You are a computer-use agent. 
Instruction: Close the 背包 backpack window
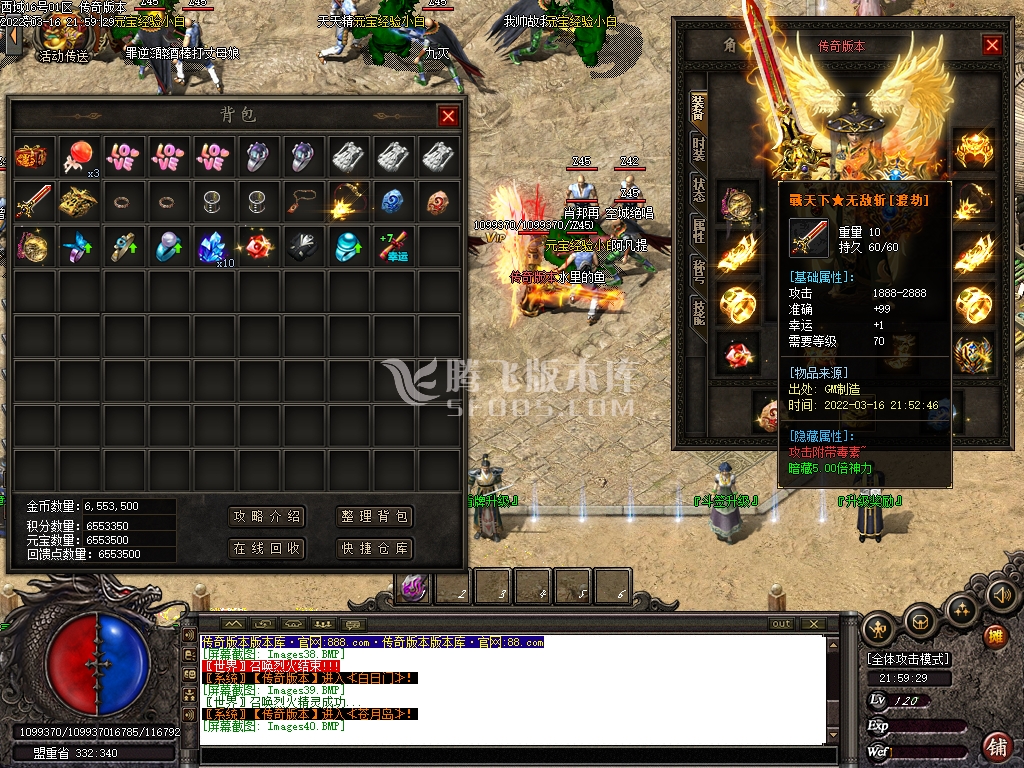click(x=448, y=116)
